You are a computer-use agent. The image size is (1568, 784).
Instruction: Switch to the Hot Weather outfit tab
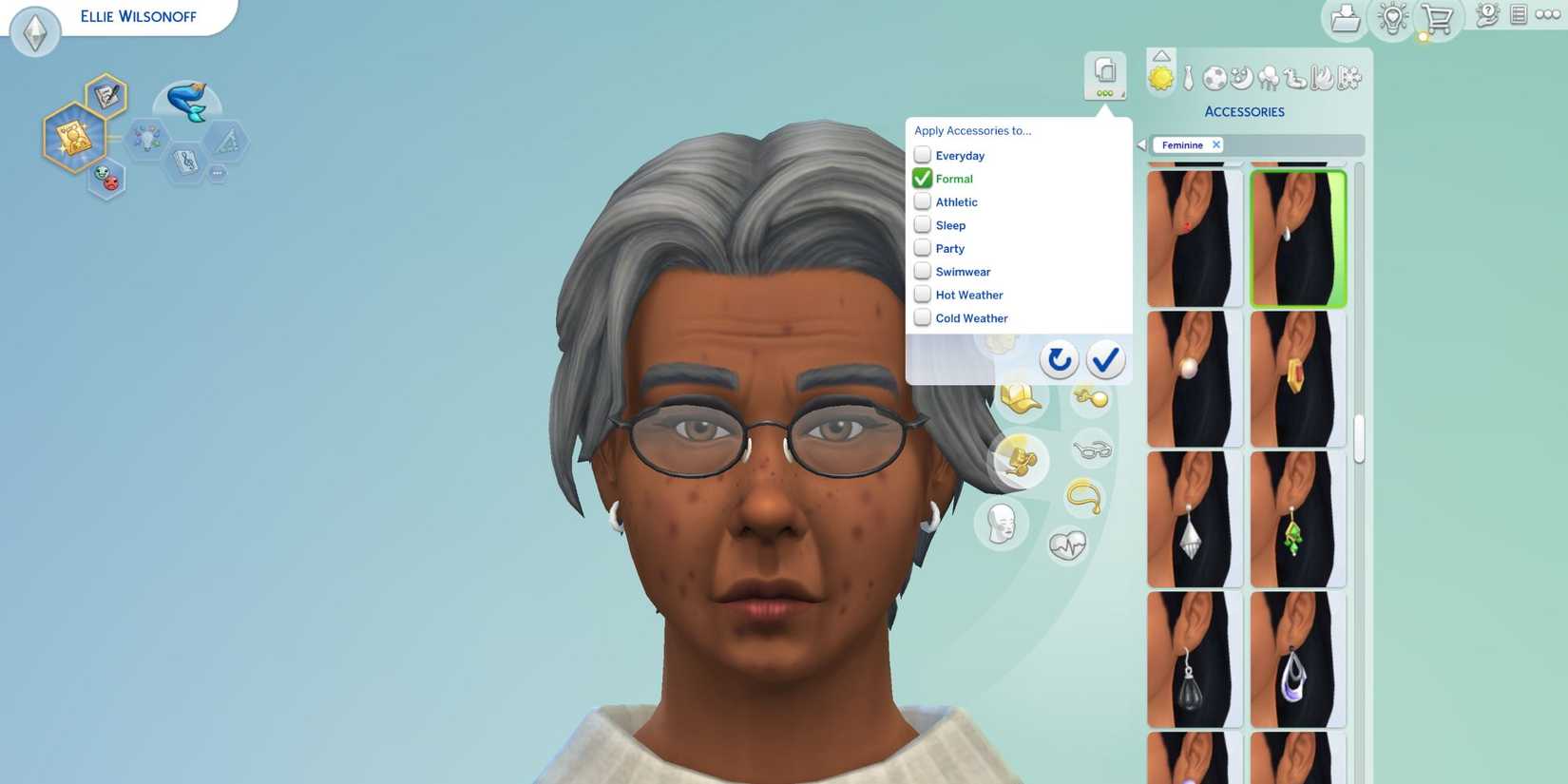(x=1321, y=80)
